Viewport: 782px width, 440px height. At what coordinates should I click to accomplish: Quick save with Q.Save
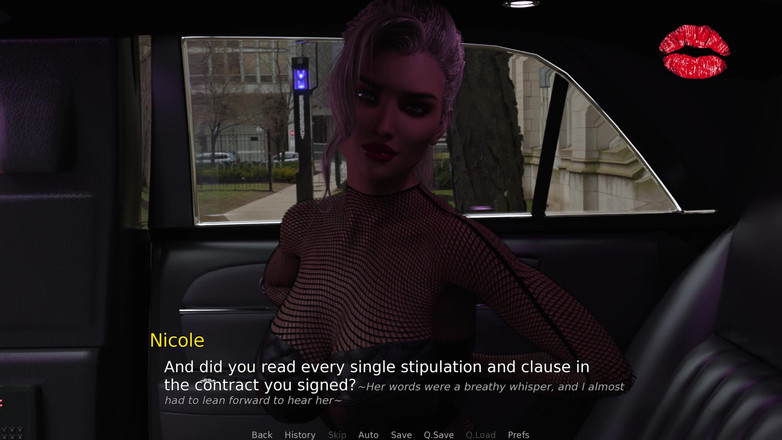click(x=438, y=435)
